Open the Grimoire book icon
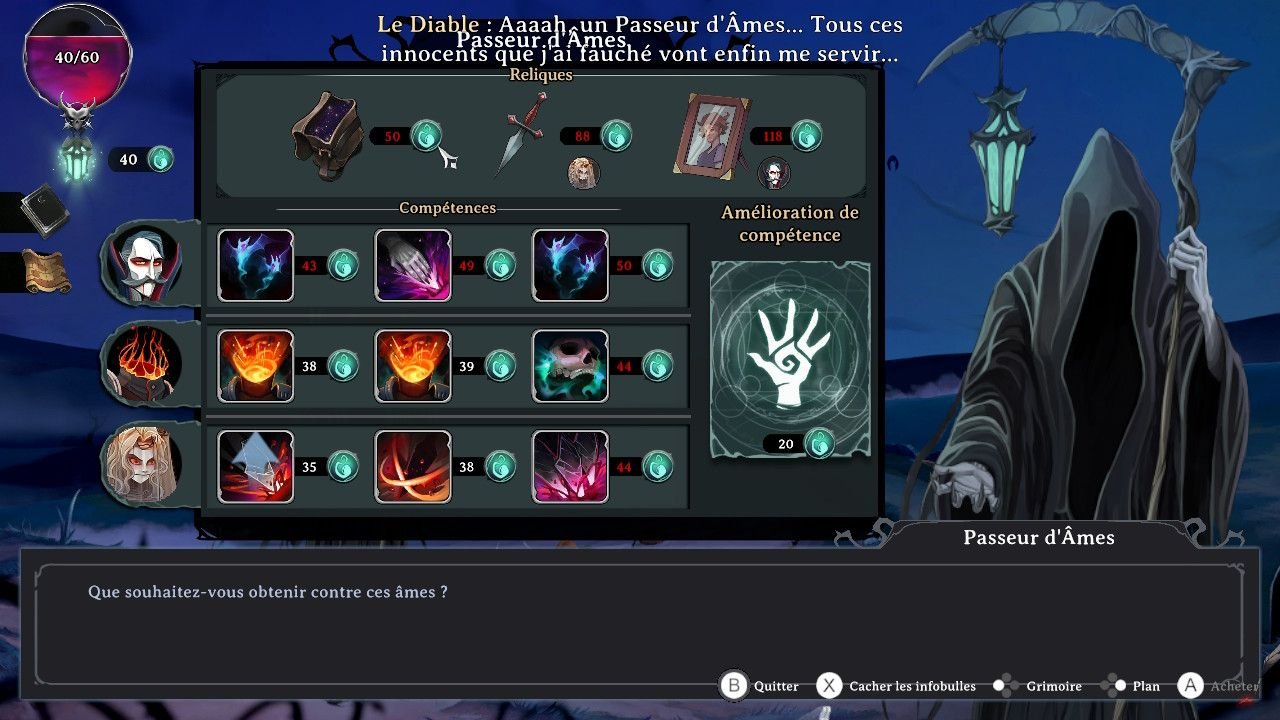The width and height of the screenshot is (1280, 720). pyautogui.click(x=44, y=210)
